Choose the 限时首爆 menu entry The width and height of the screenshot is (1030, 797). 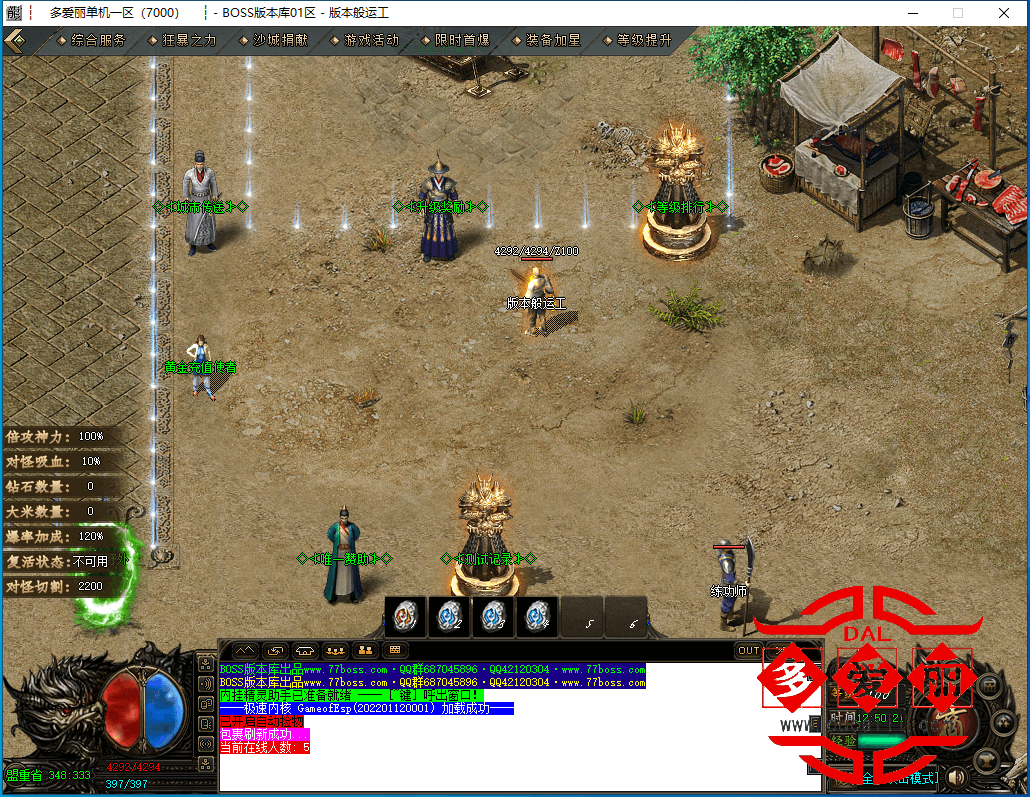(x=462, y=41)
